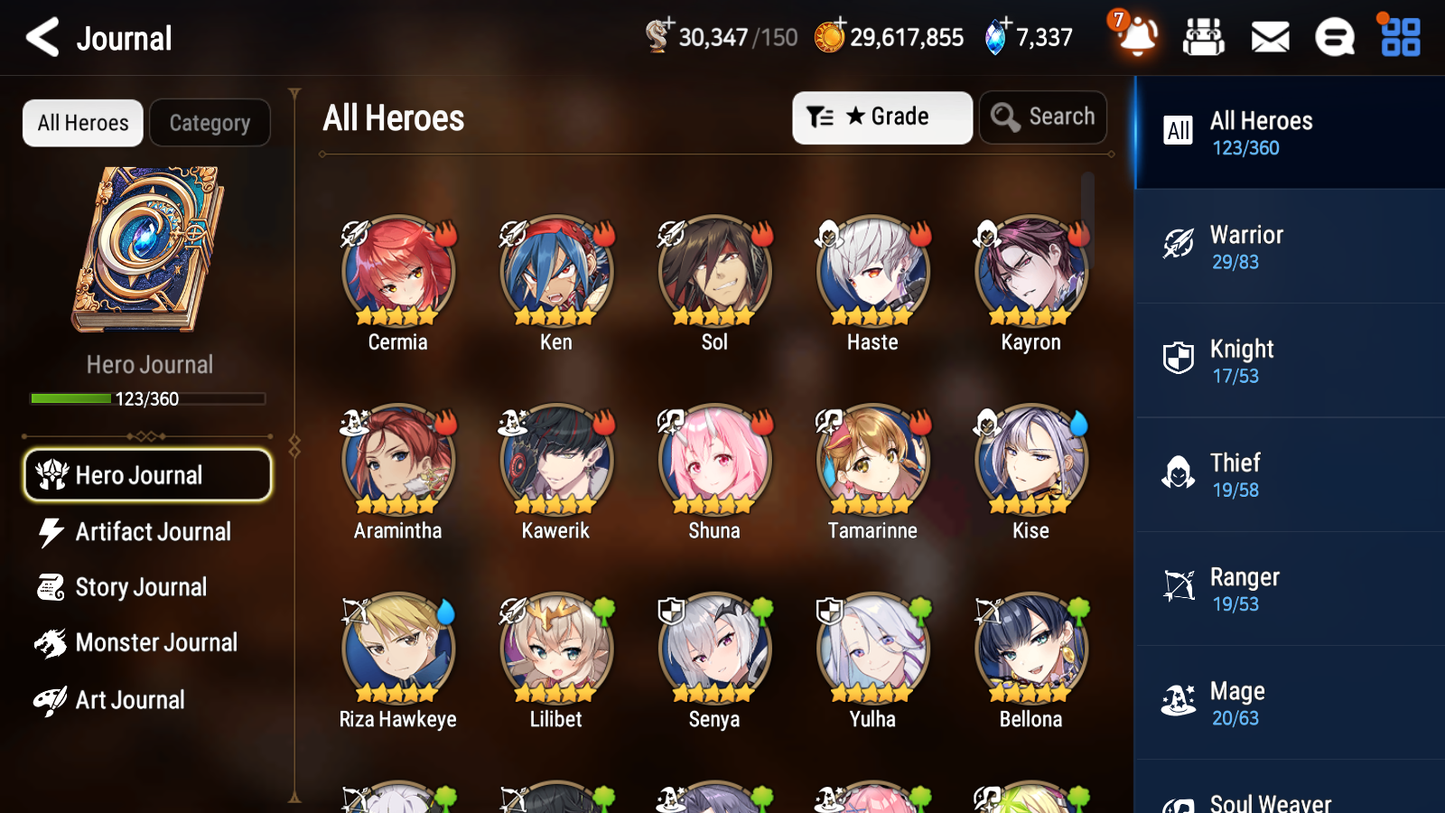Click the Hero Journal progress bar
Image resolution: width=1445 pixels, height=813 pixels.
[x=149, y=398]
